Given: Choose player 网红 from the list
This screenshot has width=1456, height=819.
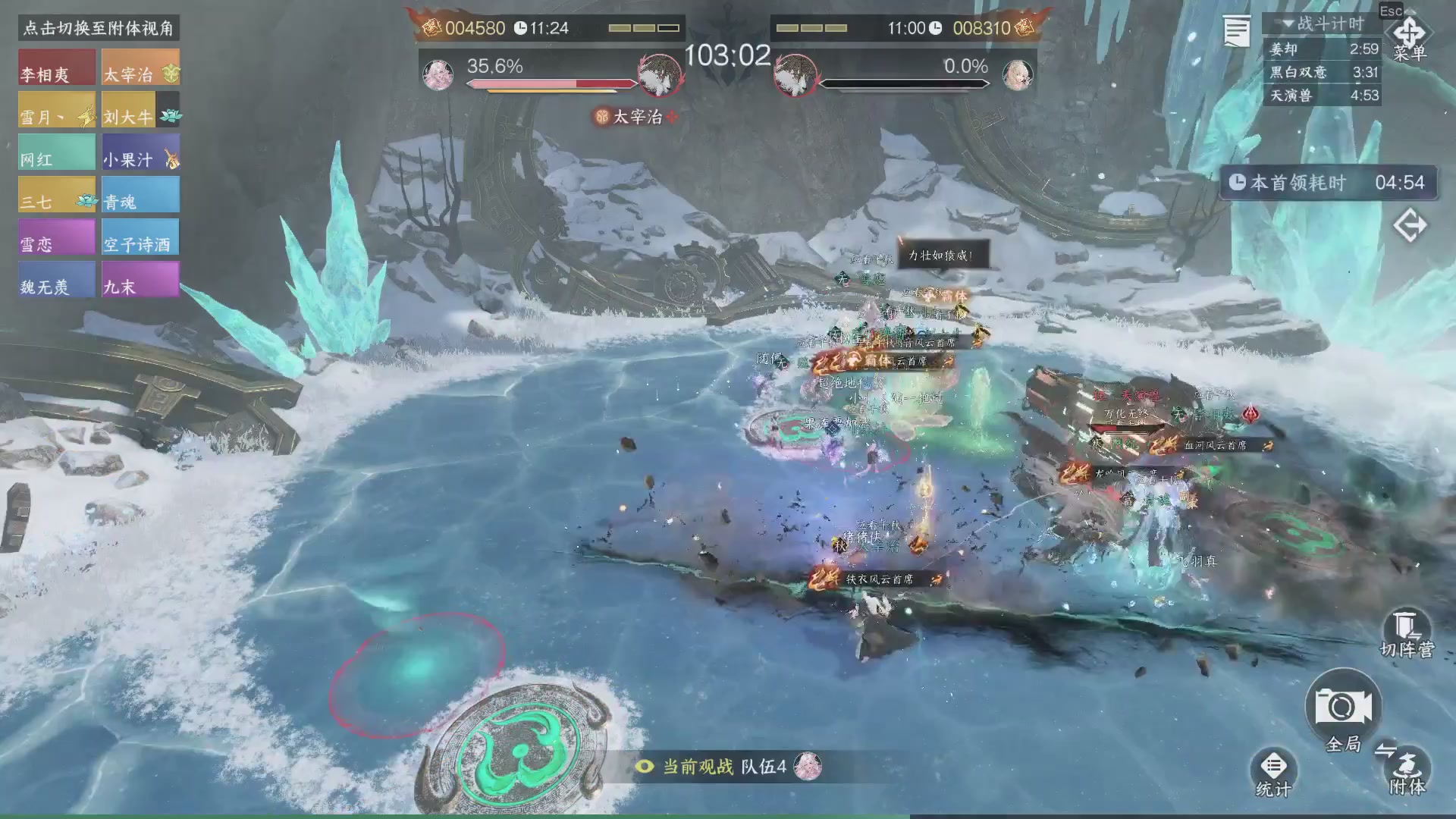Looking at the screenshot, I should coord(57,152).
